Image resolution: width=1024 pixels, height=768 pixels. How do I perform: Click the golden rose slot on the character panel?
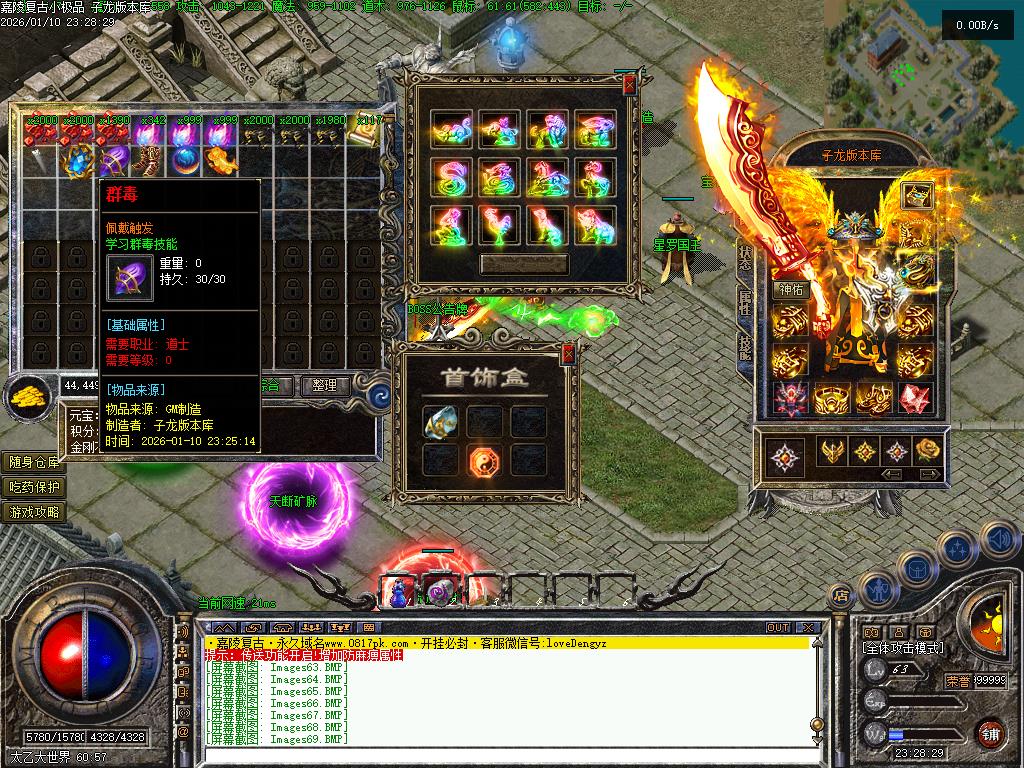pyautogui.click(x=929, y=450)
